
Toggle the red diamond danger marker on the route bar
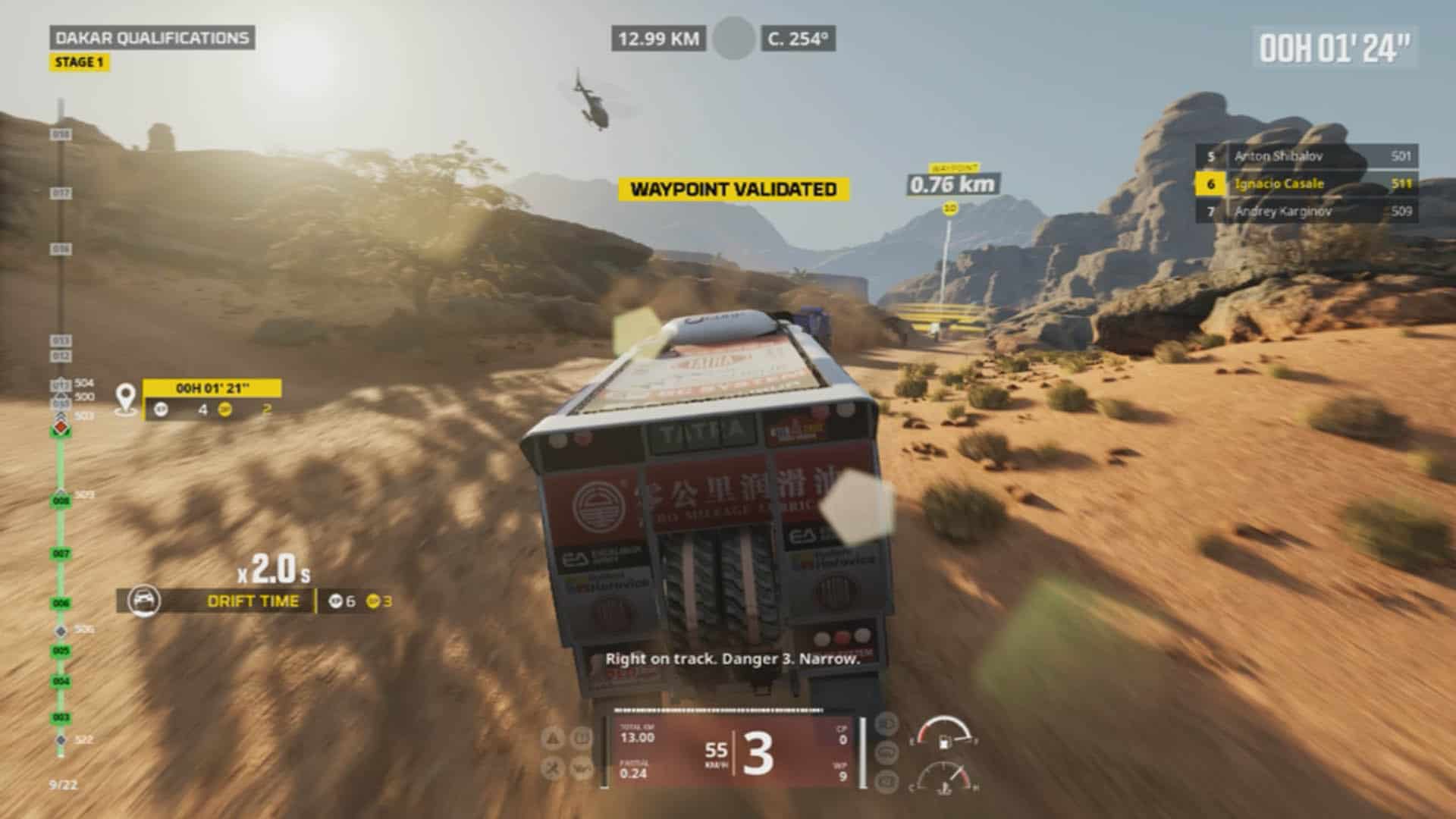coord(61,427)
